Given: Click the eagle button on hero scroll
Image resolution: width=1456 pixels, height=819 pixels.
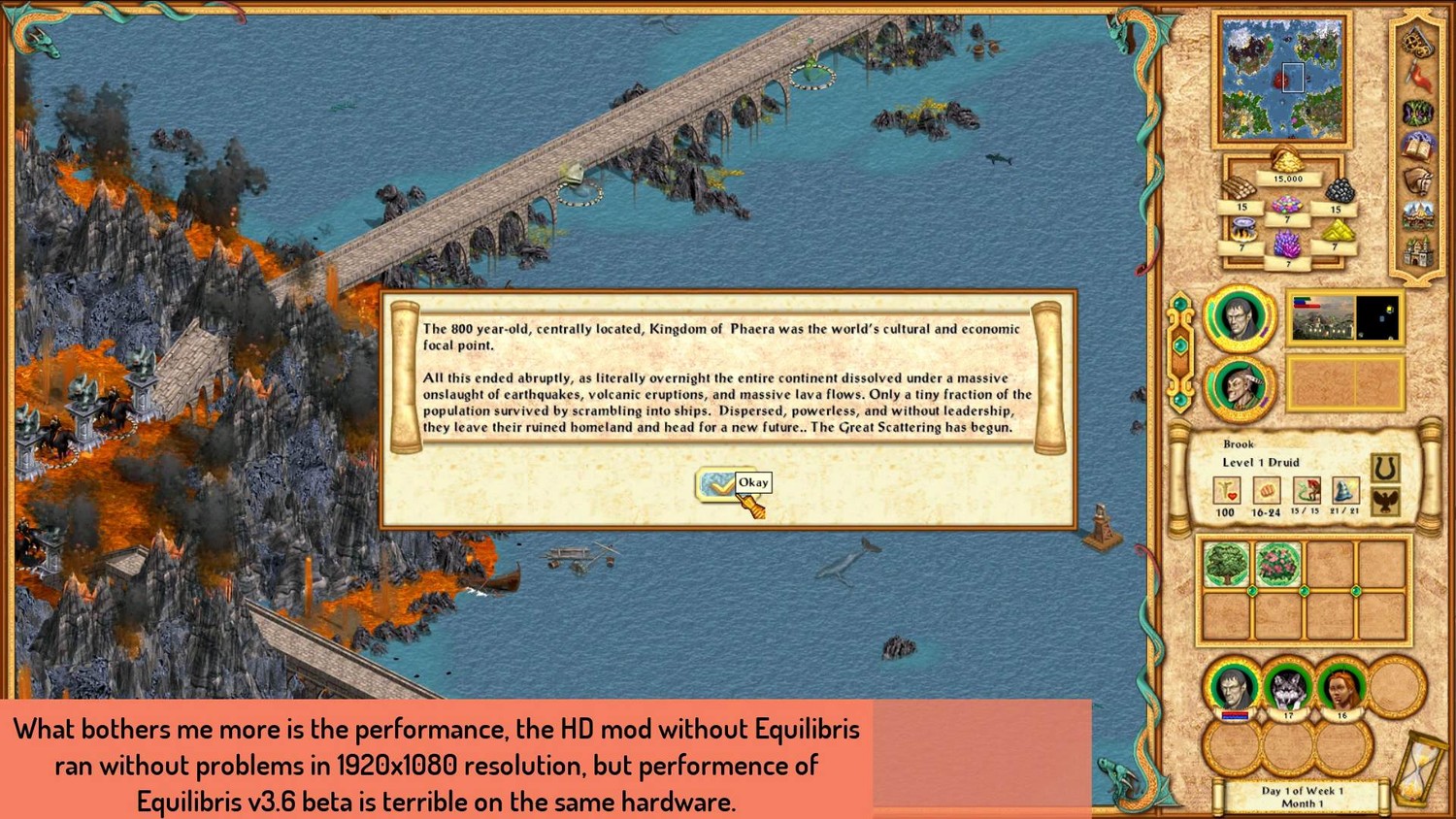Looking at the screenshot, I should point(1385,502).
